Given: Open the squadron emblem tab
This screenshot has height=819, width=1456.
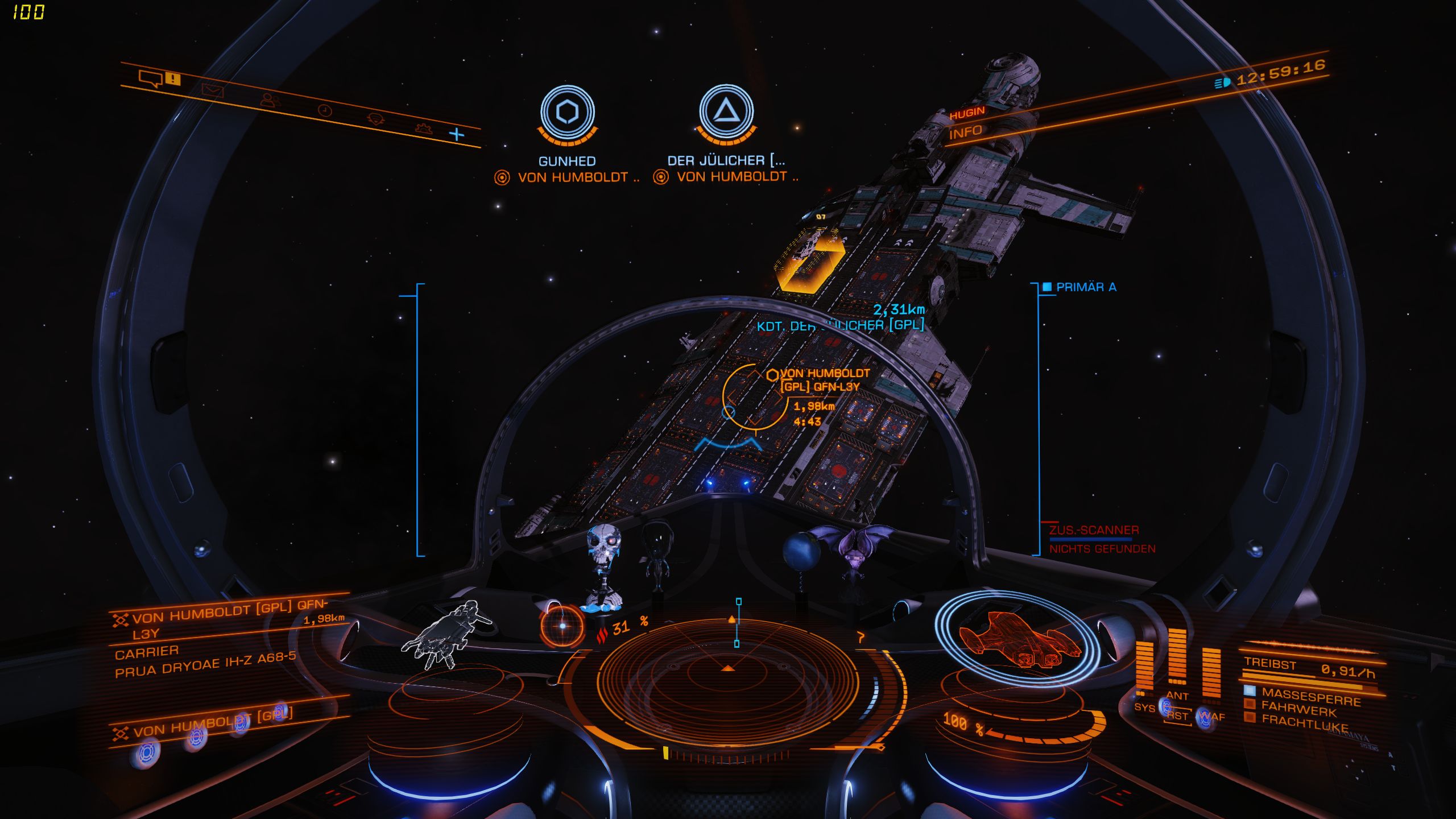Looking at the screenshot, I should [x=376, y=119].
